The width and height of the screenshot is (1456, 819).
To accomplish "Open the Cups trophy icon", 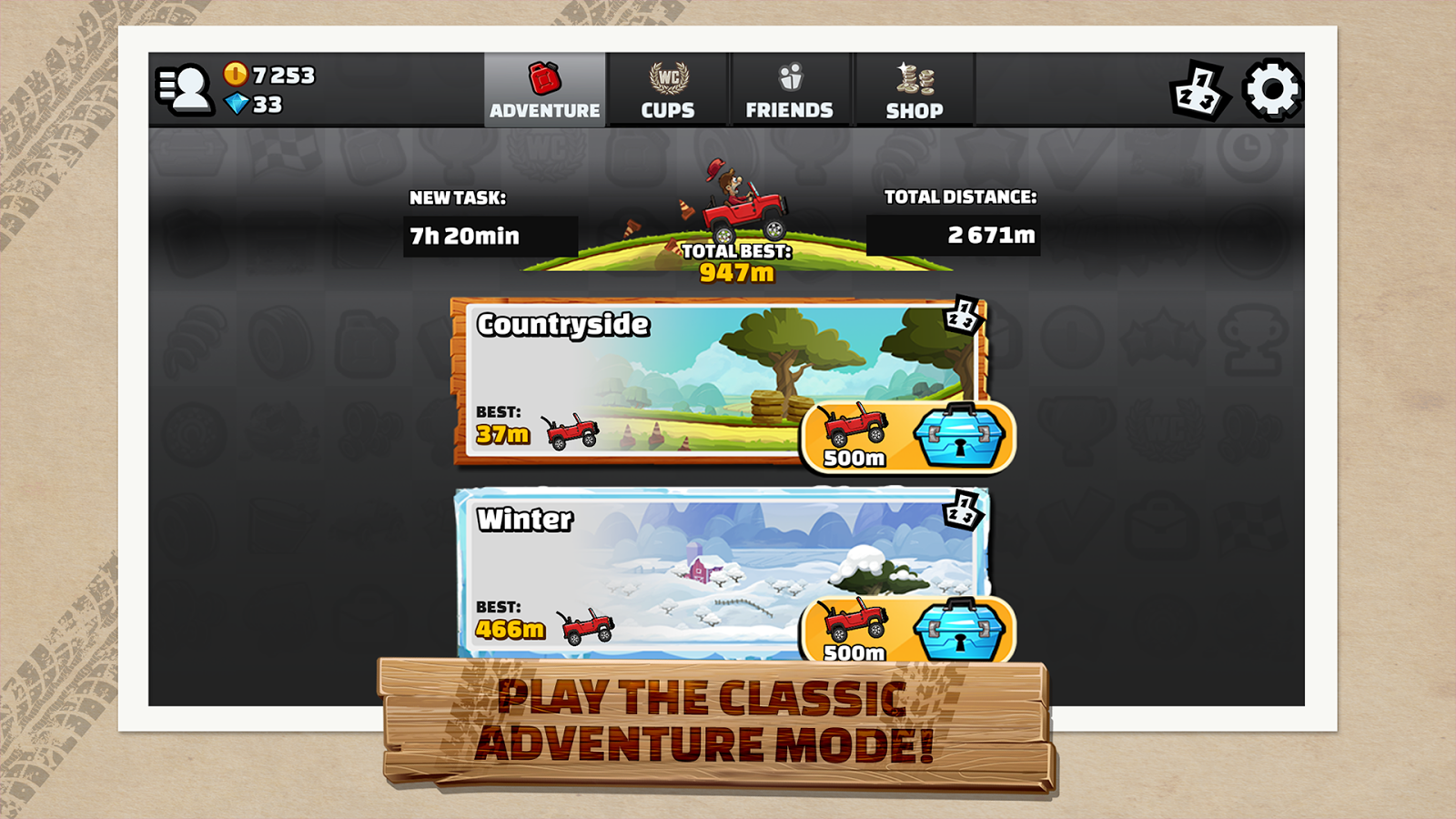I will click(667, 77).
